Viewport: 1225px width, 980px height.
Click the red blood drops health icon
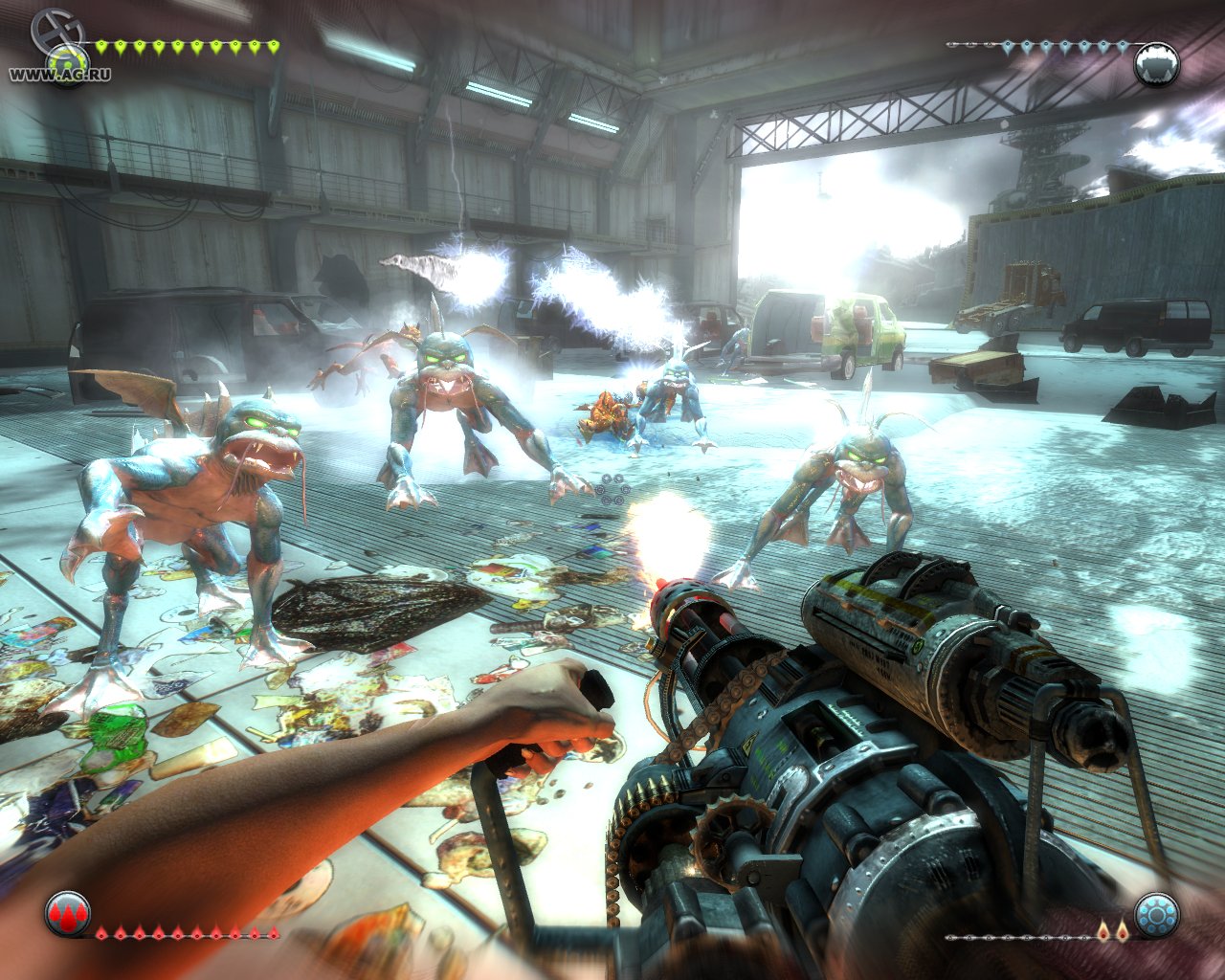click(x=67, y=914)
